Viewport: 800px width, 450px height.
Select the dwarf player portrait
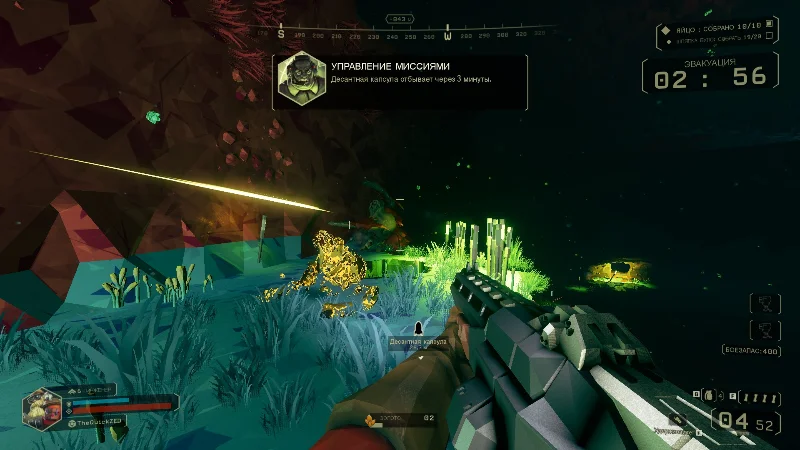(43, 407)
